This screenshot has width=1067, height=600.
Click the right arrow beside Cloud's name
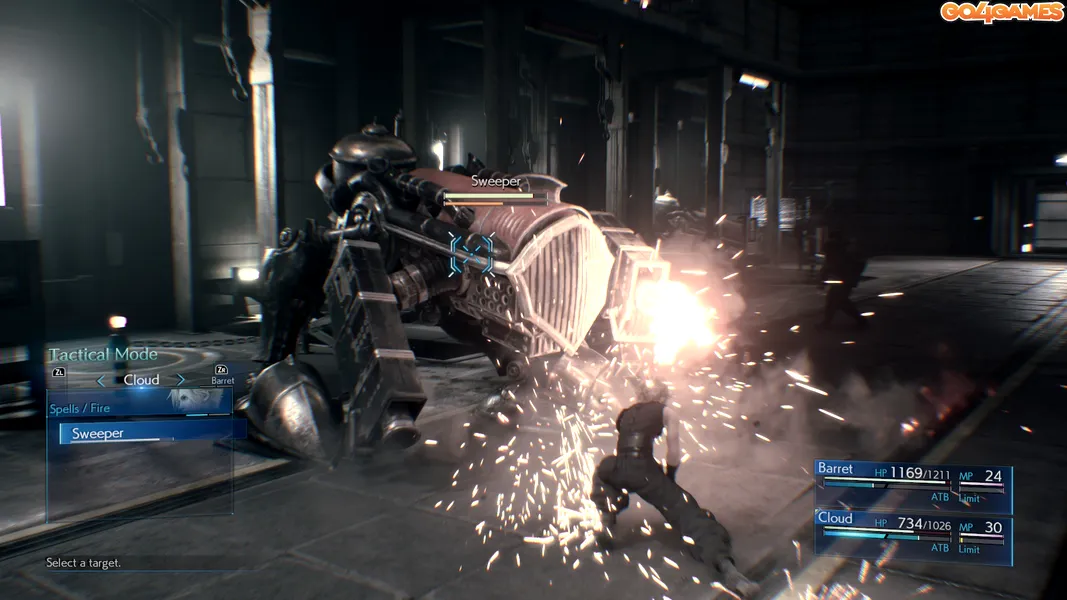point(181,380)
